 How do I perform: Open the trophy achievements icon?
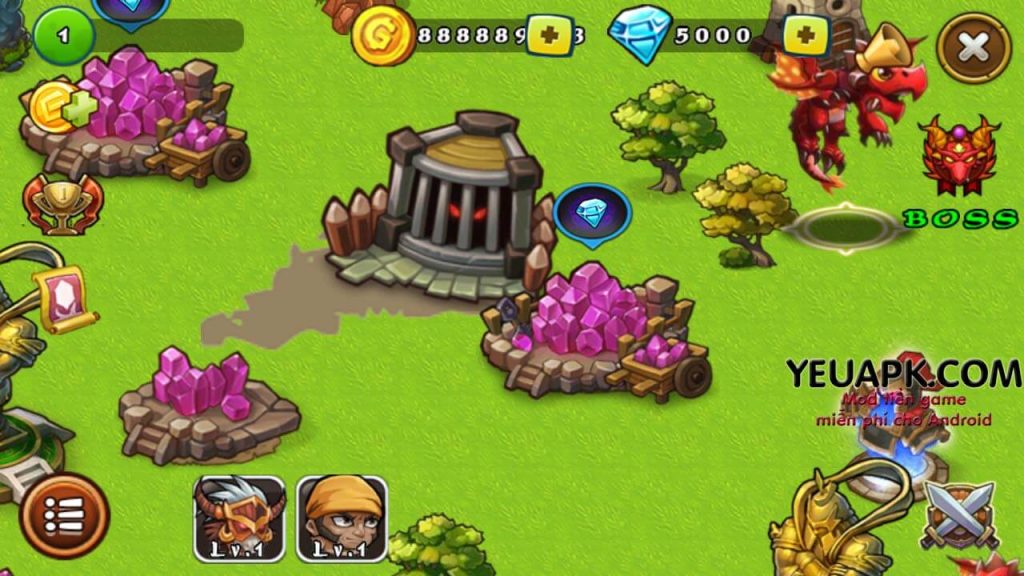[49, 204]
